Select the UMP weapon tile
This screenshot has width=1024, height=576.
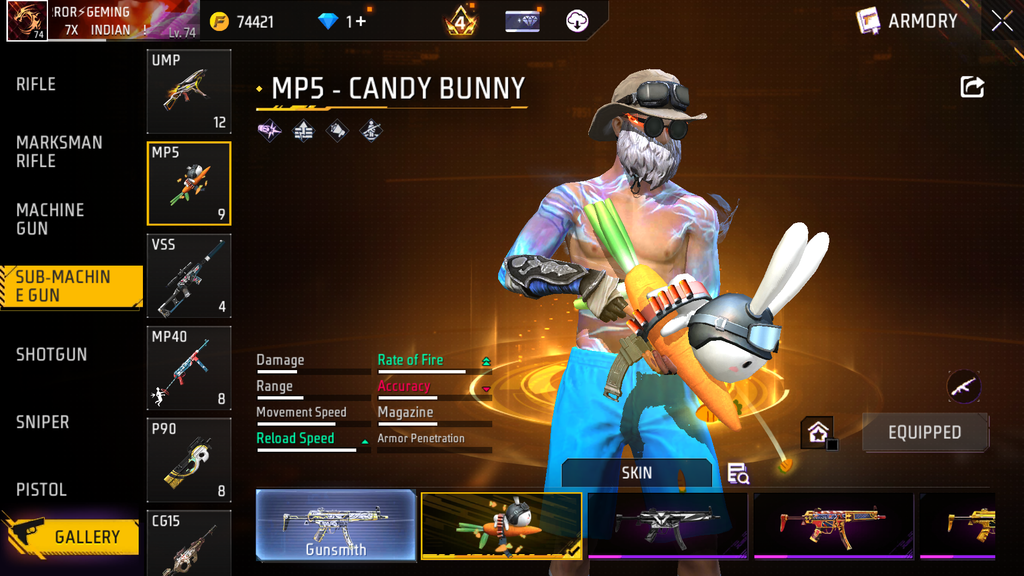point(189,92)
